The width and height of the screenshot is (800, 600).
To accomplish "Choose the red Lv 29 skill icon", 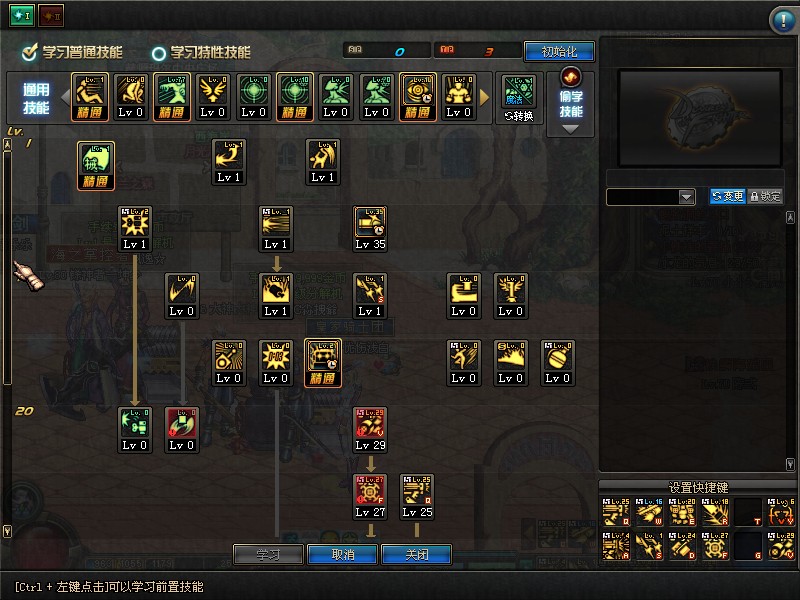I will tap(370, 429).
